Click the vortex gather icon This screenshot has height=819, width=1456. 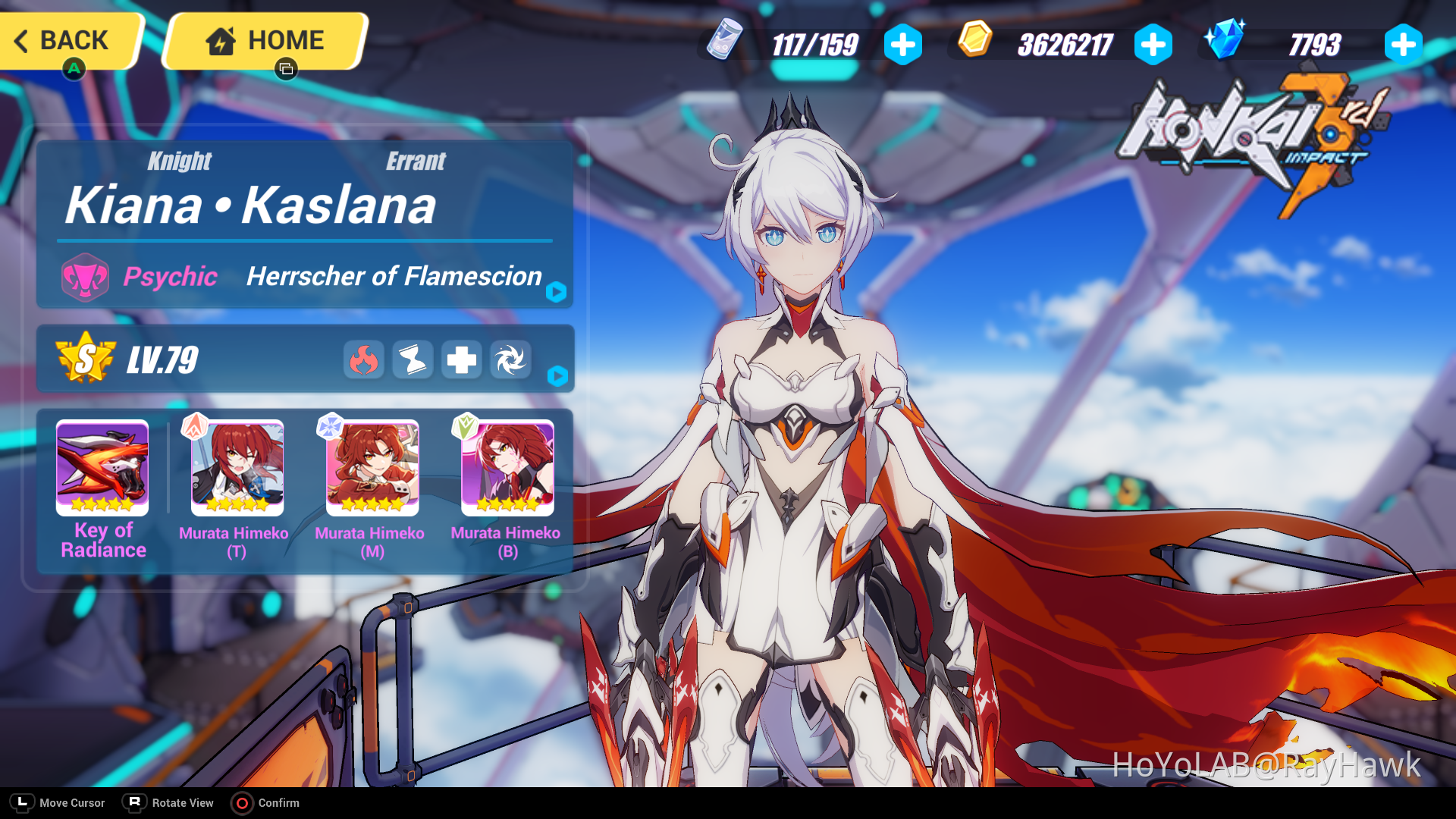(x=510, y=360)
